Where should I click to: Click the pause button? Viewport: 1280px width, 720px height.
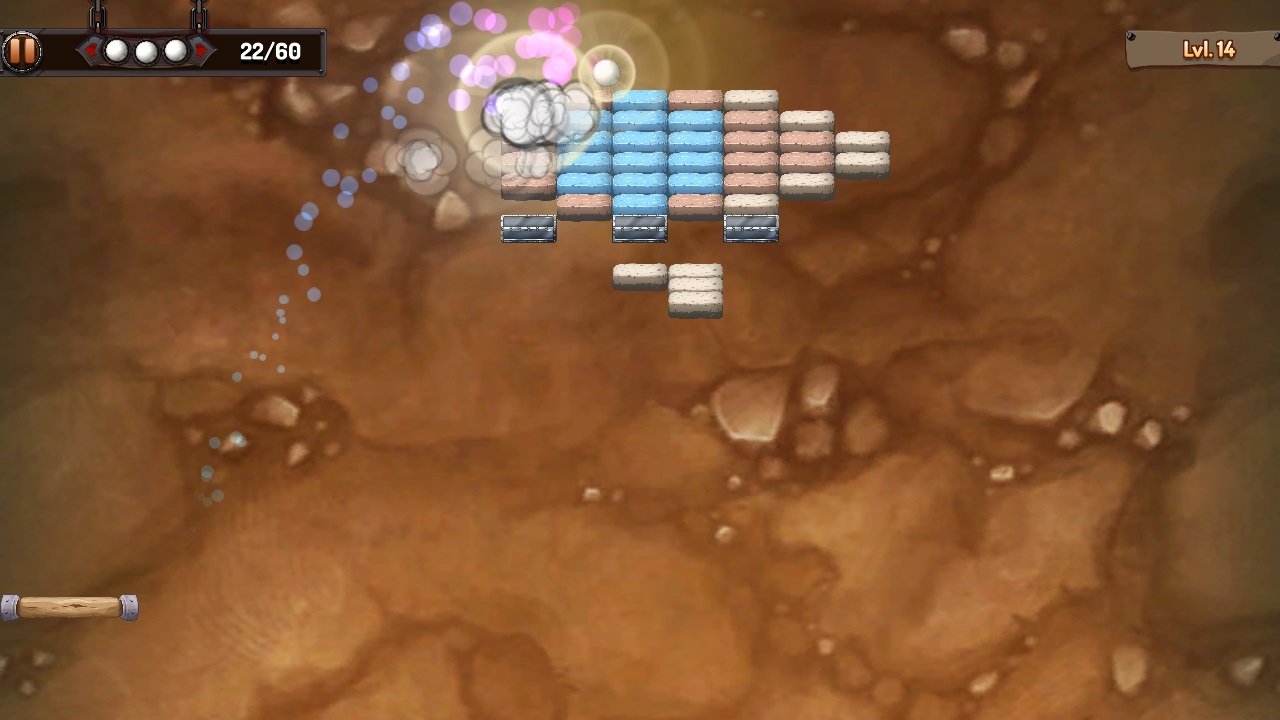[23, 50]
